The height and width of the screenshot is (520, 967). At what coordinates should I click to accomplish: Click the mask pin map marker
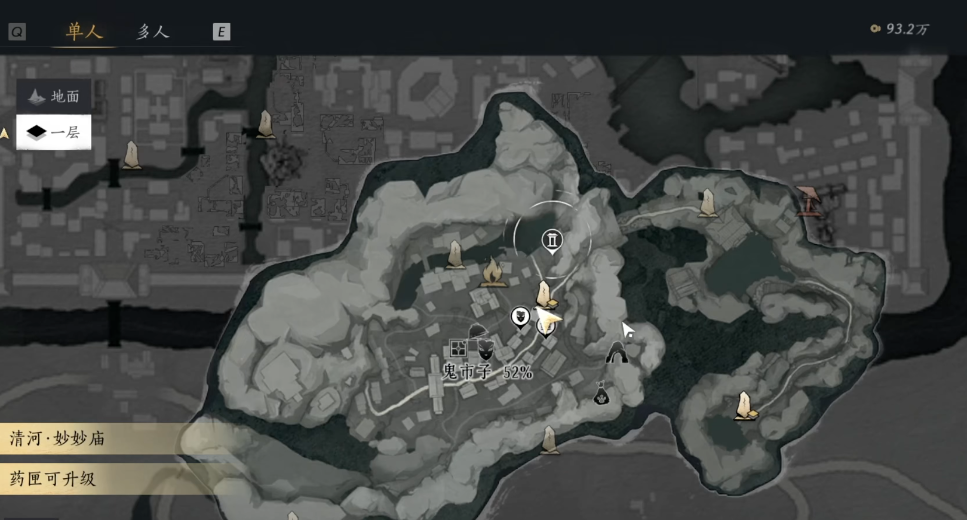click(x=521, y=317)
